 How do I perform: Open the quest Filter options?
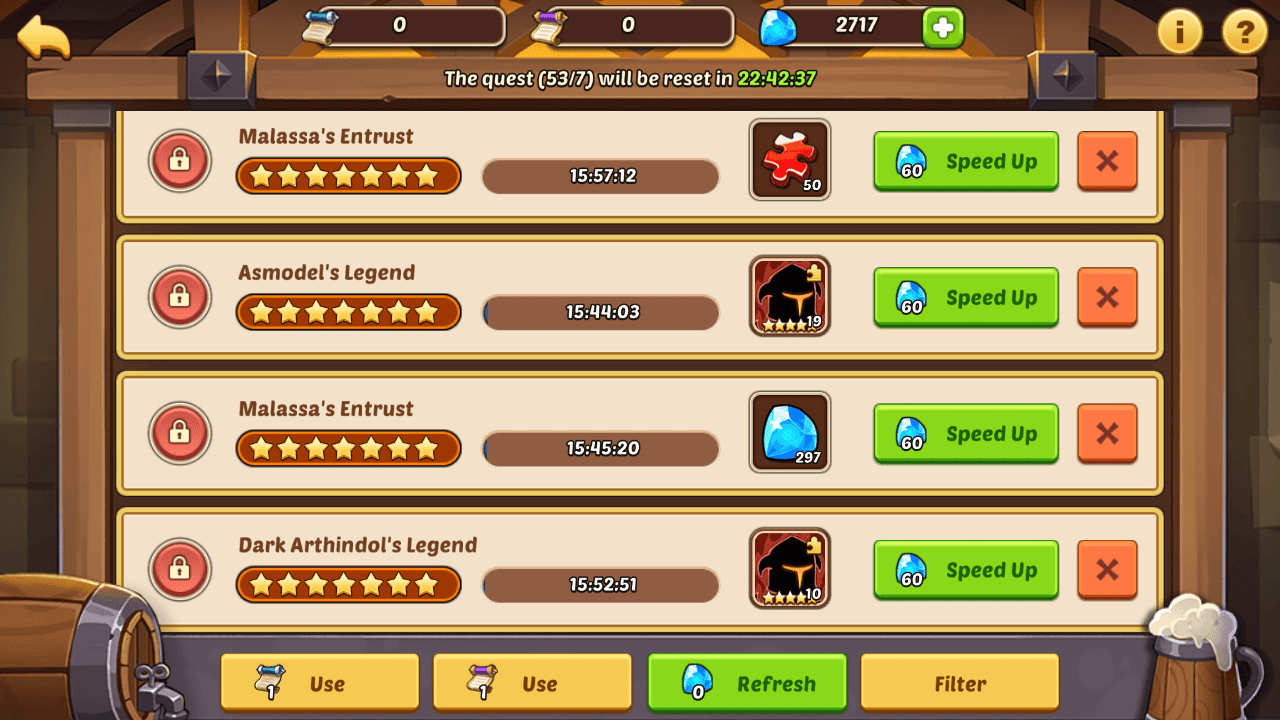click(959, 682)
